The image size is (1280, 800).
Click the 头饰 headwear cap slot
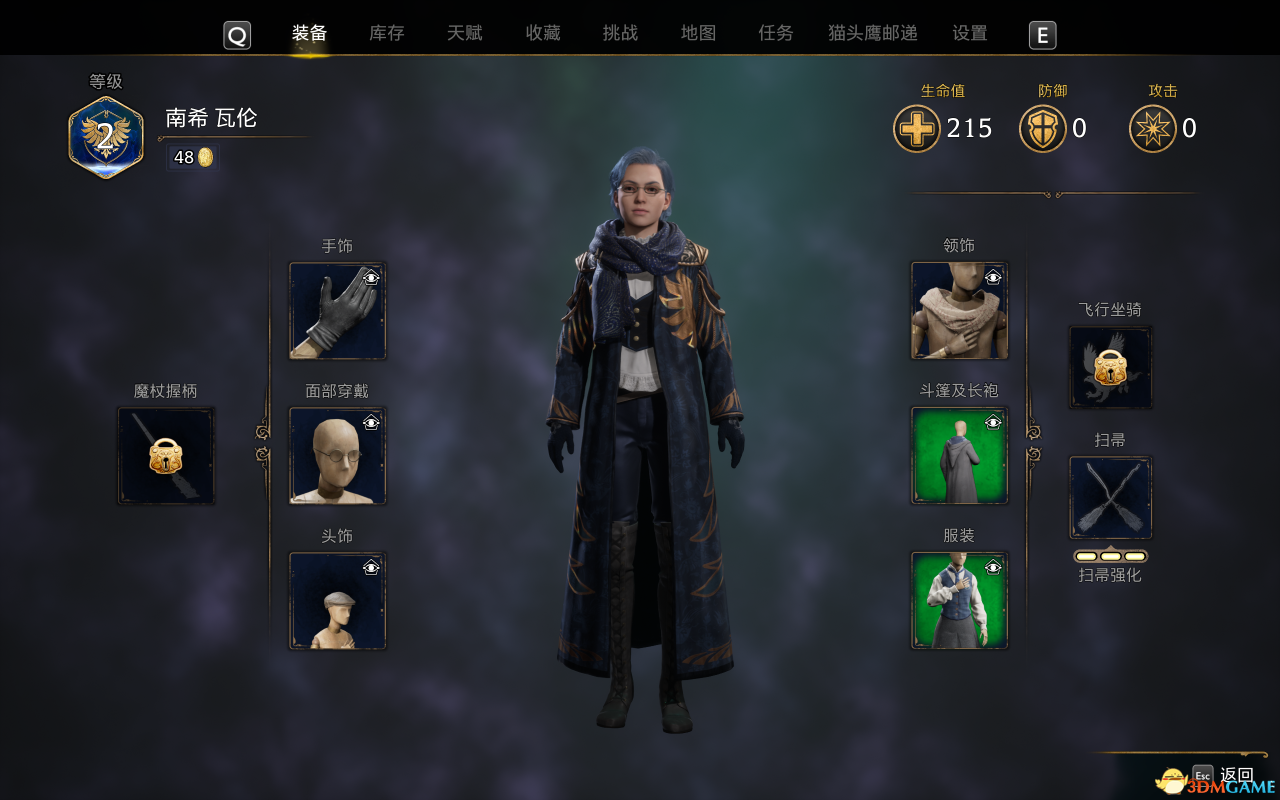point(337,601)
